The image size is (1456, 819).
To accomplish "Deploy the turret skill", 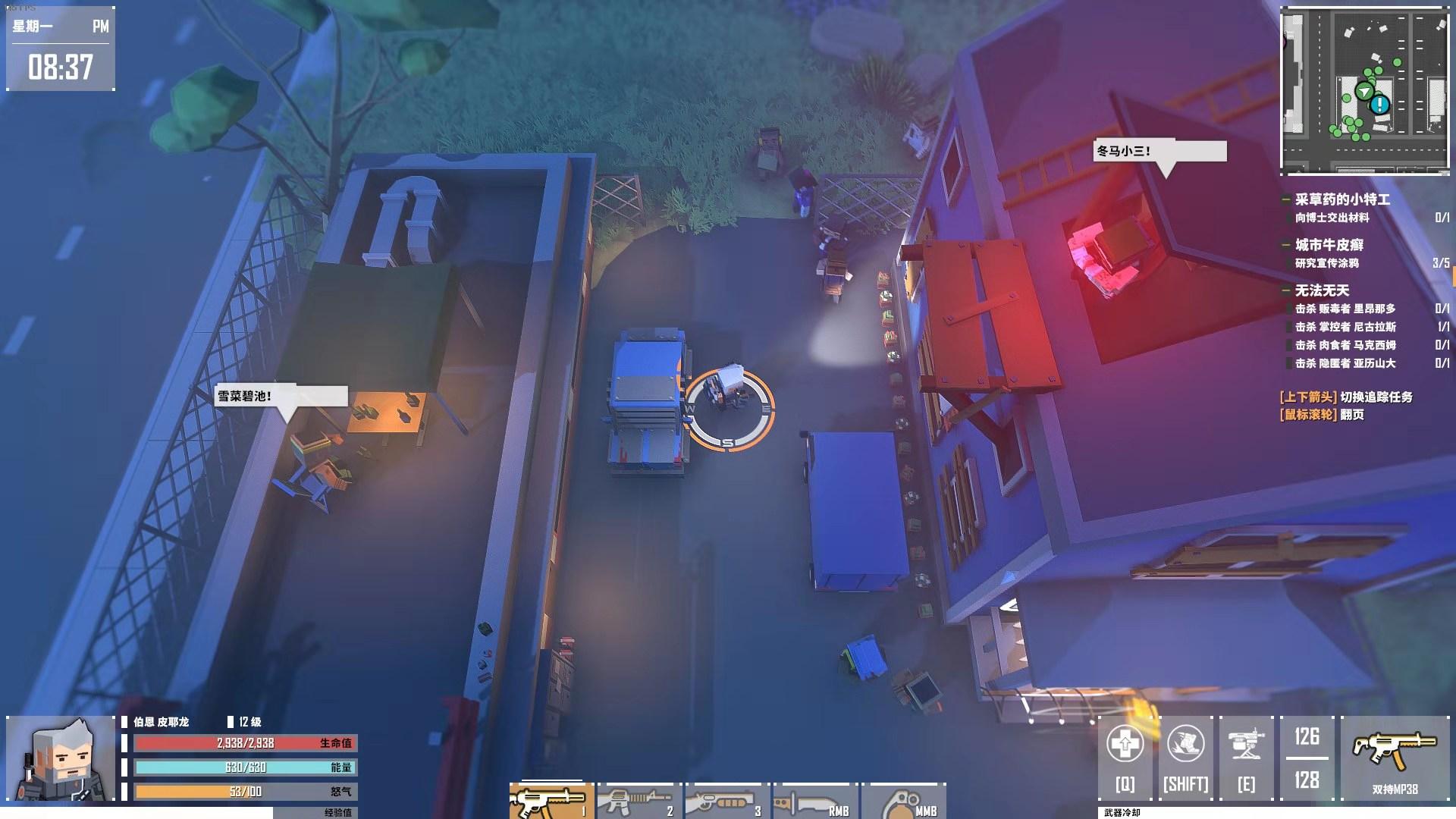I will click(1246, 757).
